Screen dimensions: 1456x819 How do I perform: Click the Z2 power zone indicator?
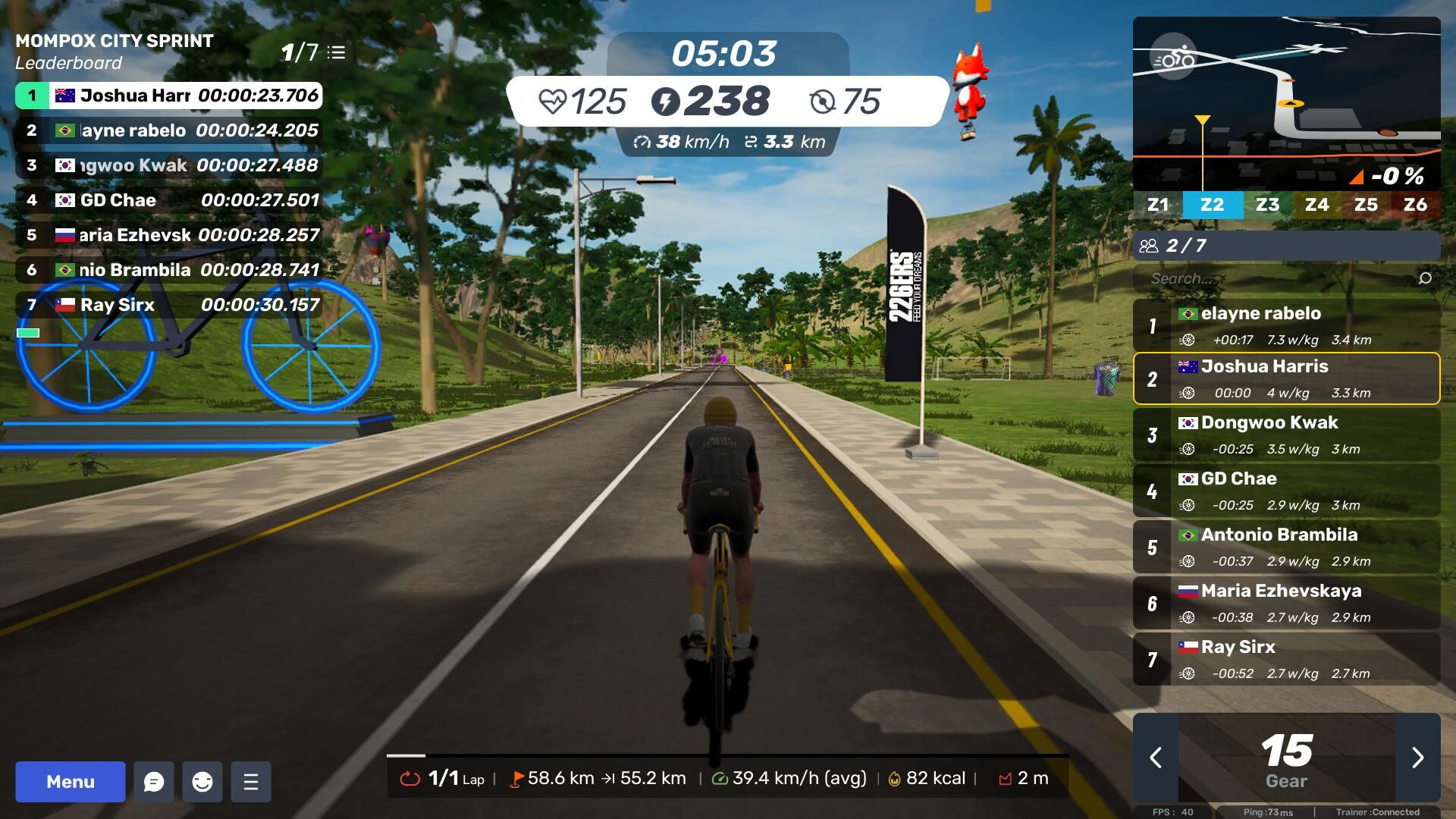pos(1212,205)
